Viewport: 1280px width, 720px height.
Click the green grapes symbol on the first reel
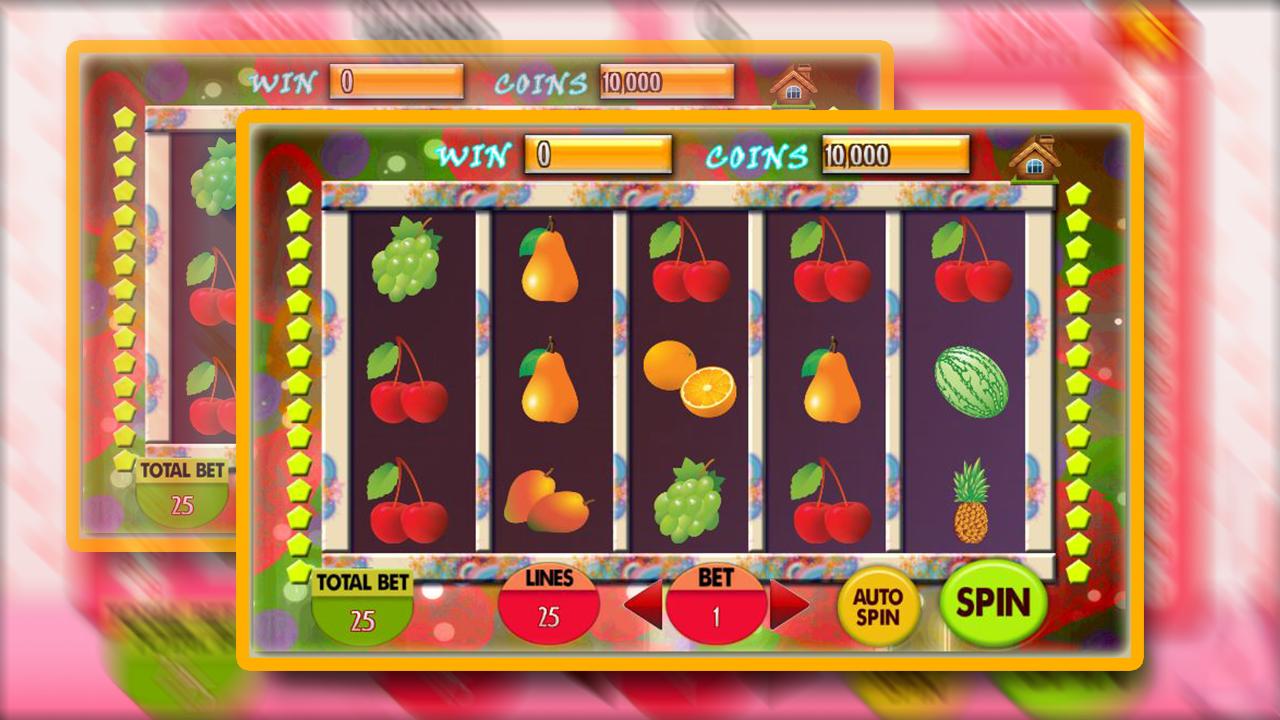410,262
